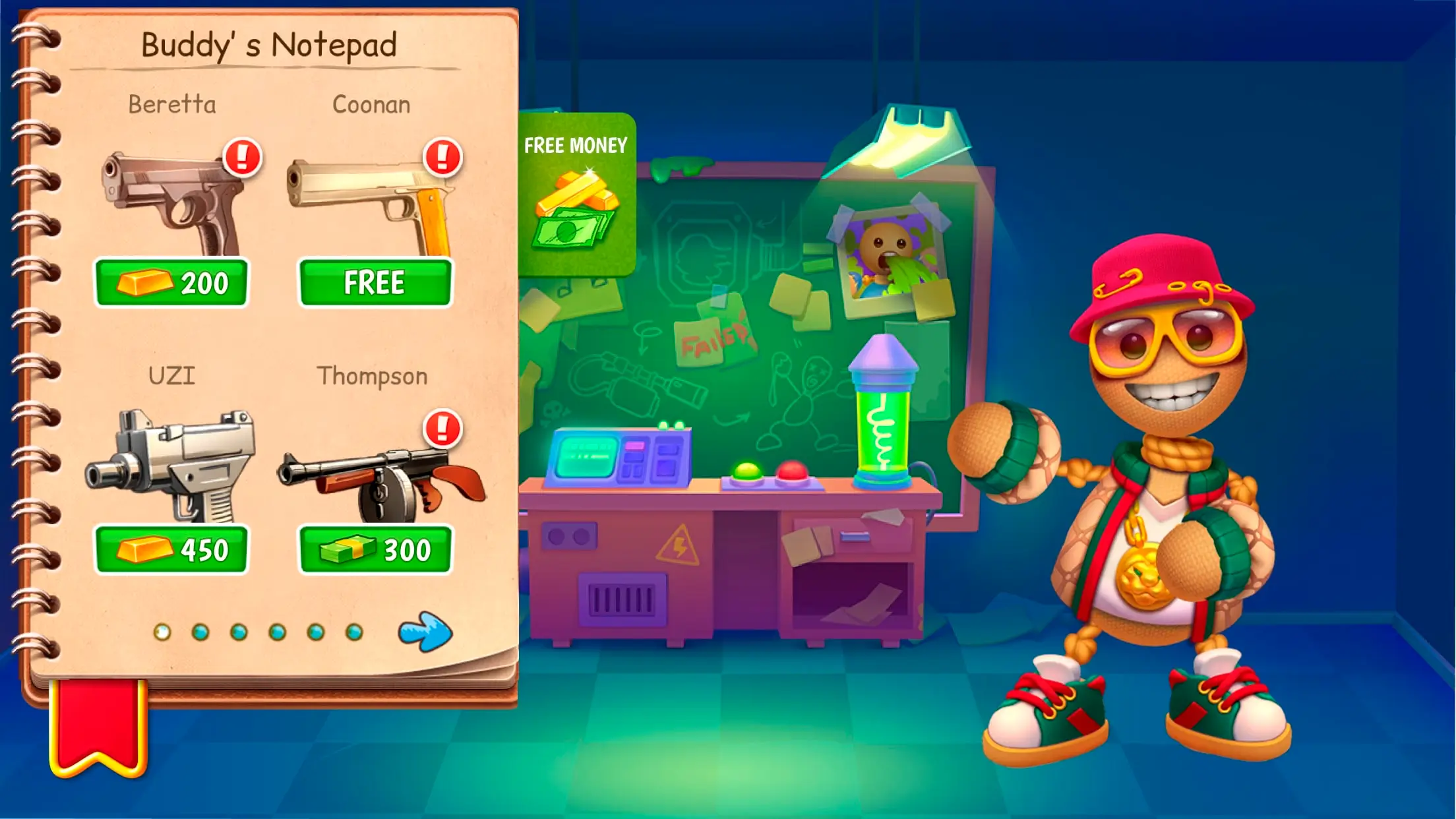Claim the Coonan with the FREE button

[x=374, y=284]
